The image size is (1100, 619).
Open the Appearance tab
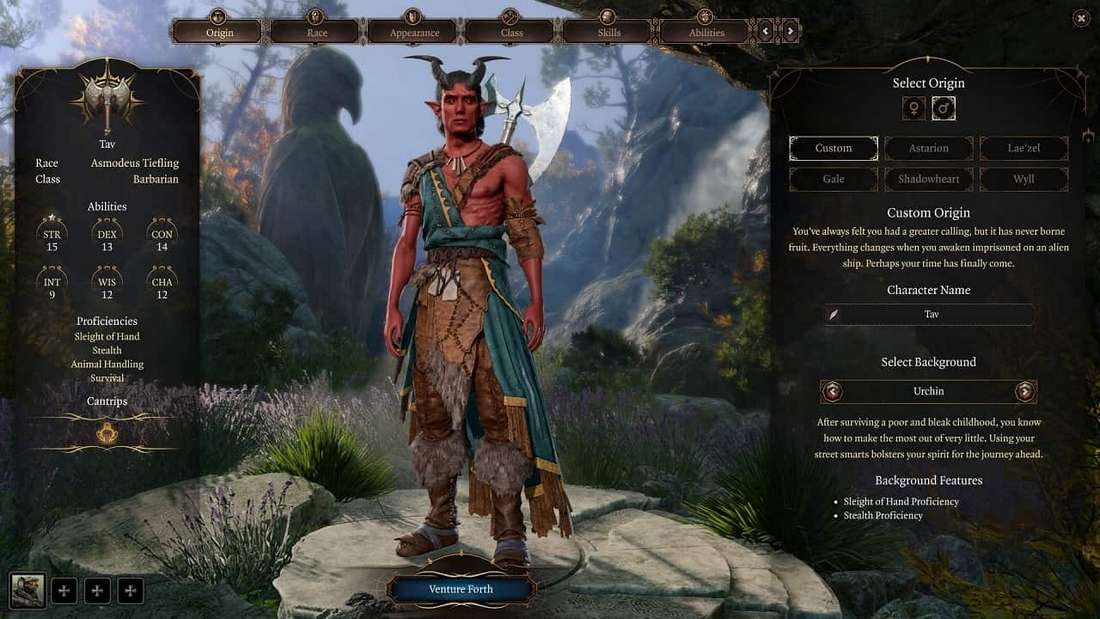coord(412,32)
